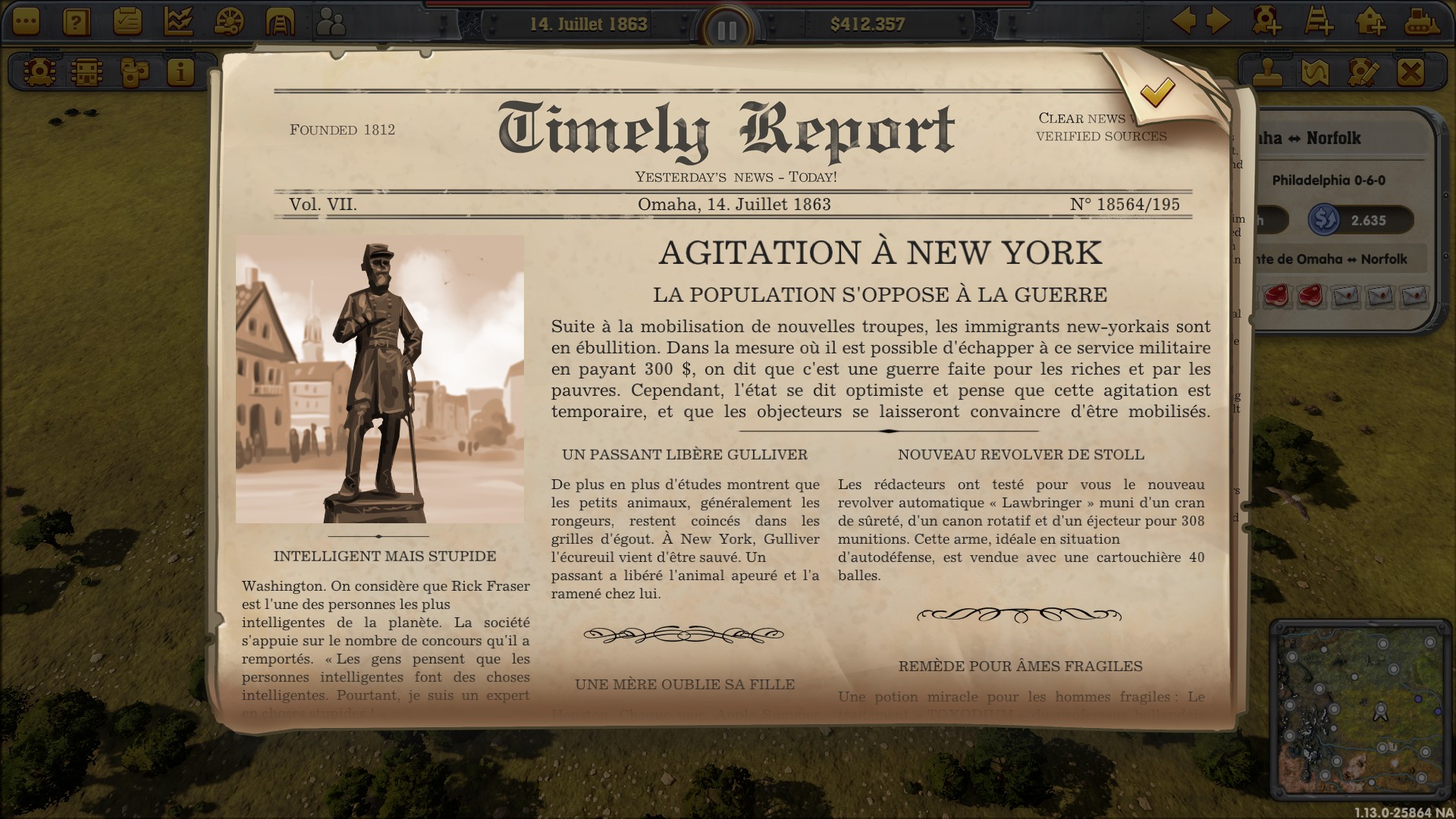This screenshot has height=819, width=1456.
Task: Click the minimap
Action: coord(1362,708)
